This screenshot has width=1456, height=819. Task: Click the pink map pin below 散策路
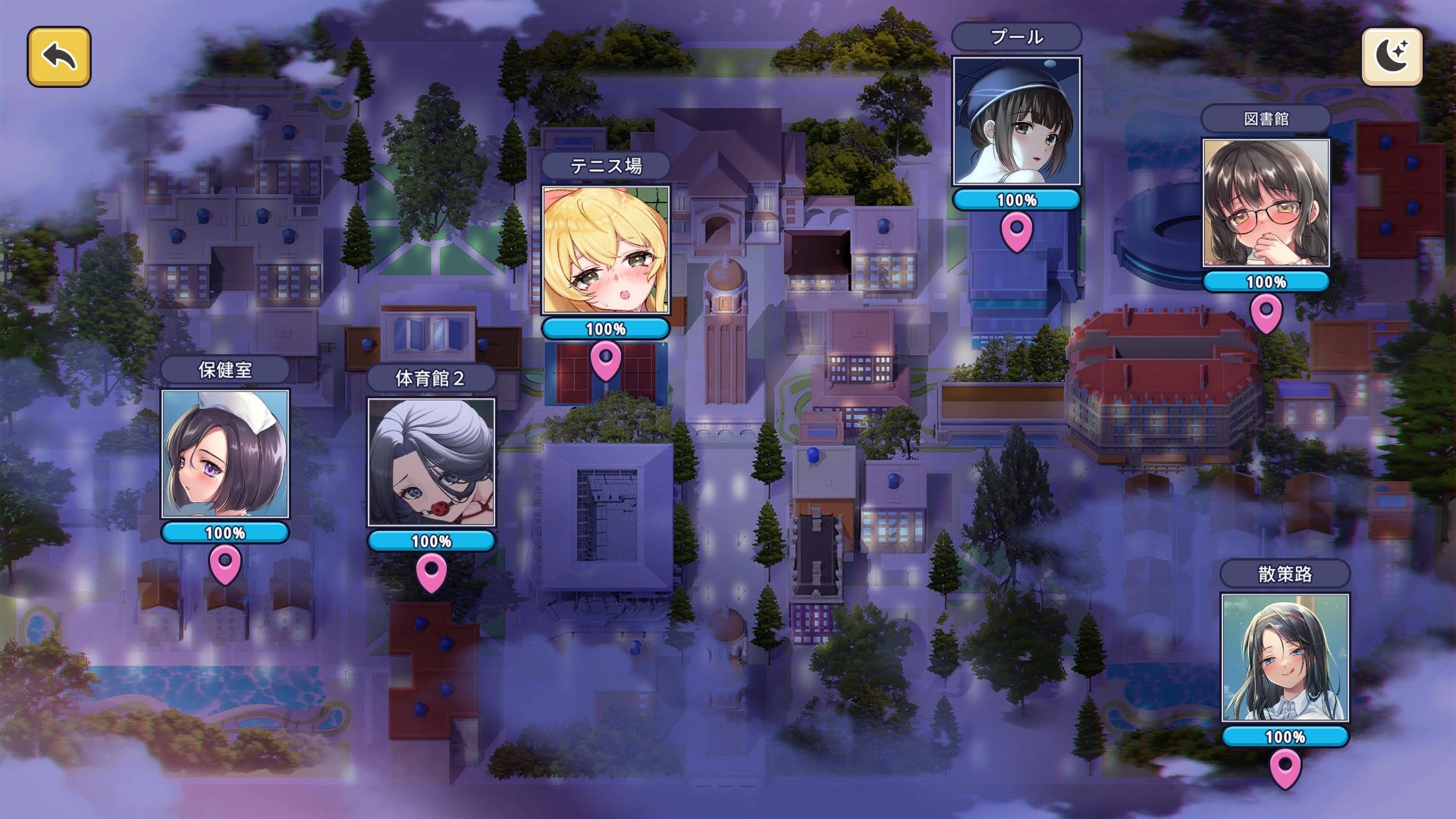1285,767
